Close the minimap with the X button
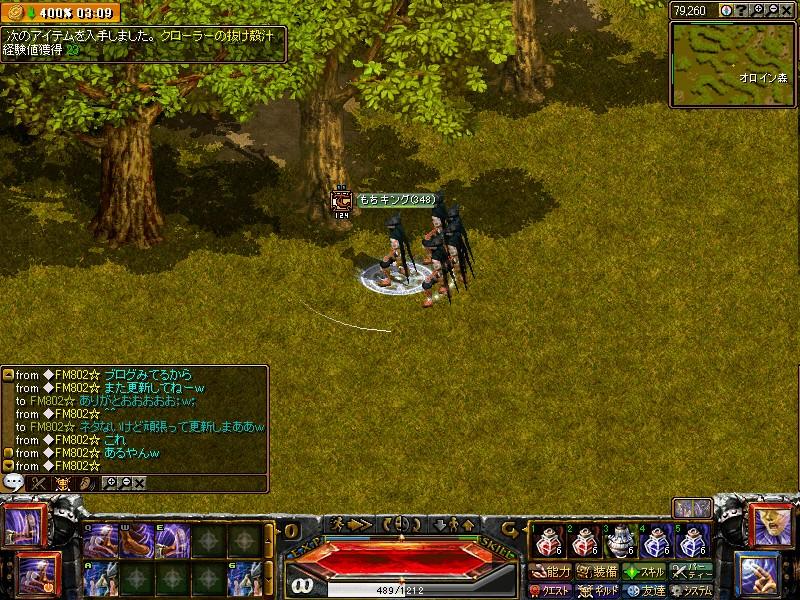The width and height of the screenshot is (800, 600). pos(788,10)
